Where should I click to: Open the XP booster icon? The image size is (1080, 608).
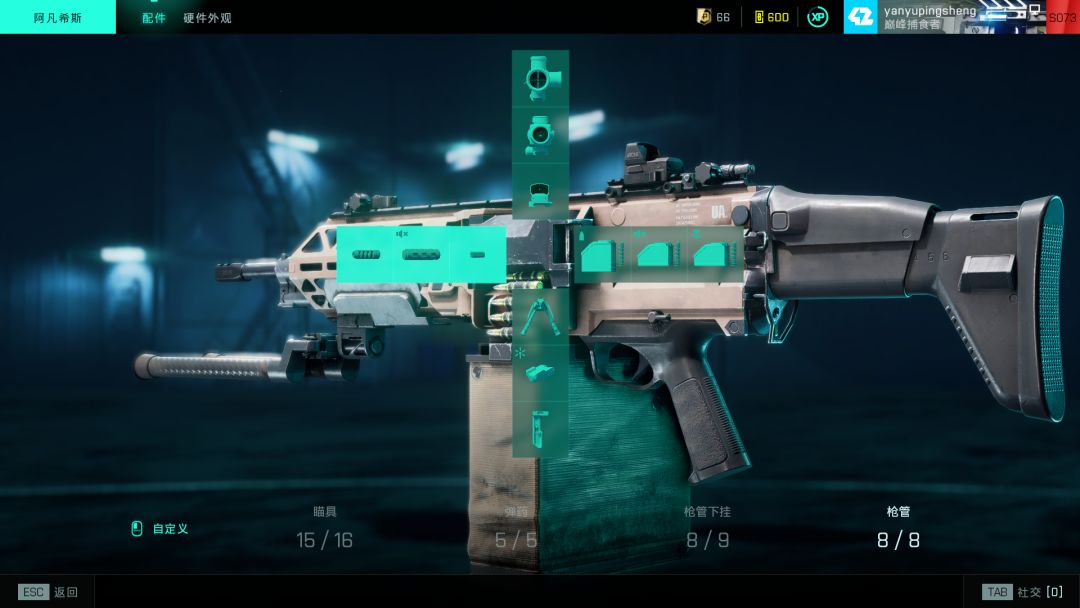point(818,17)
